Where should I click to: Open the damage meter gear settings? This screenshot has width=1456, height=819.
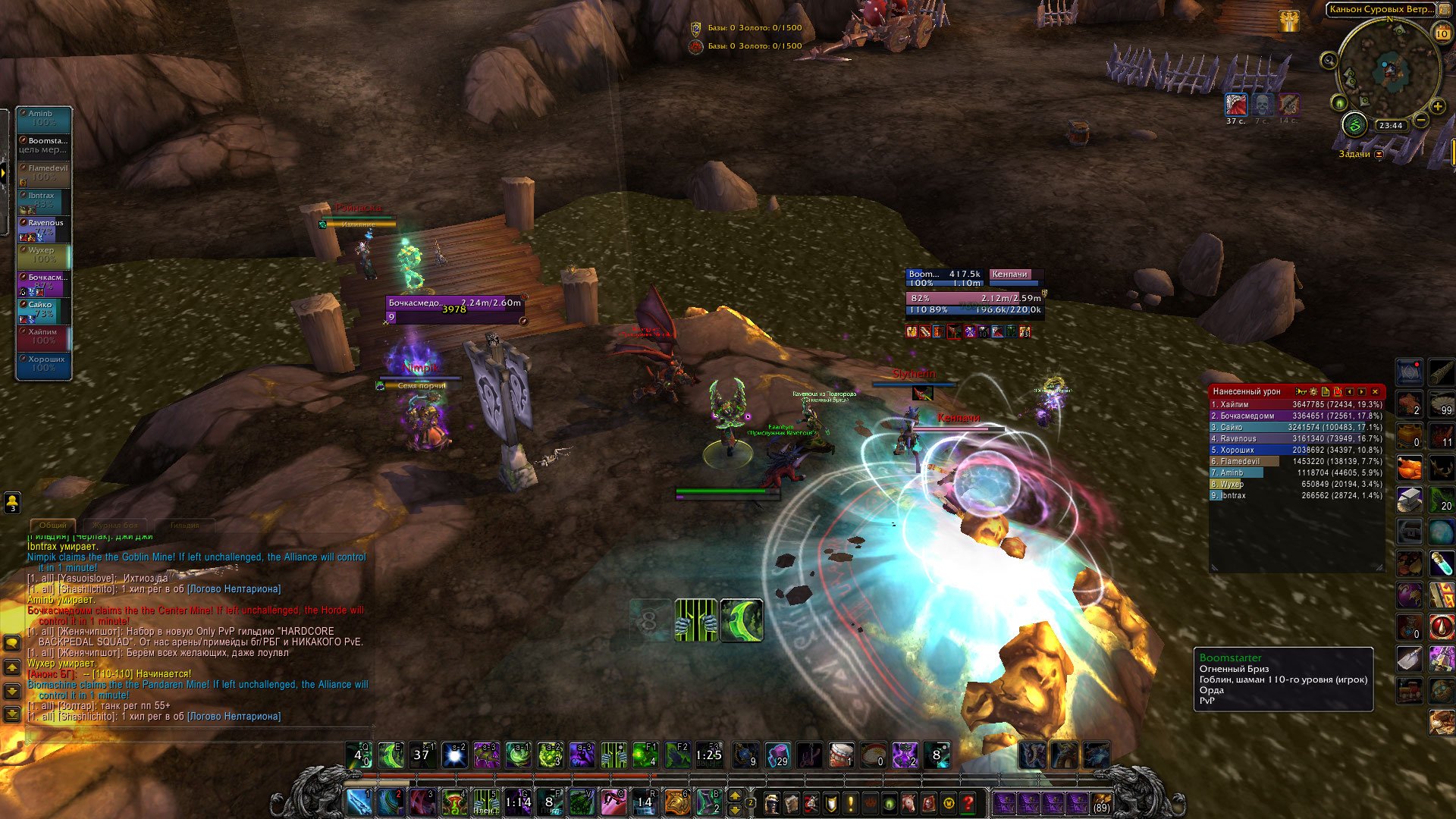(1313, 392)
